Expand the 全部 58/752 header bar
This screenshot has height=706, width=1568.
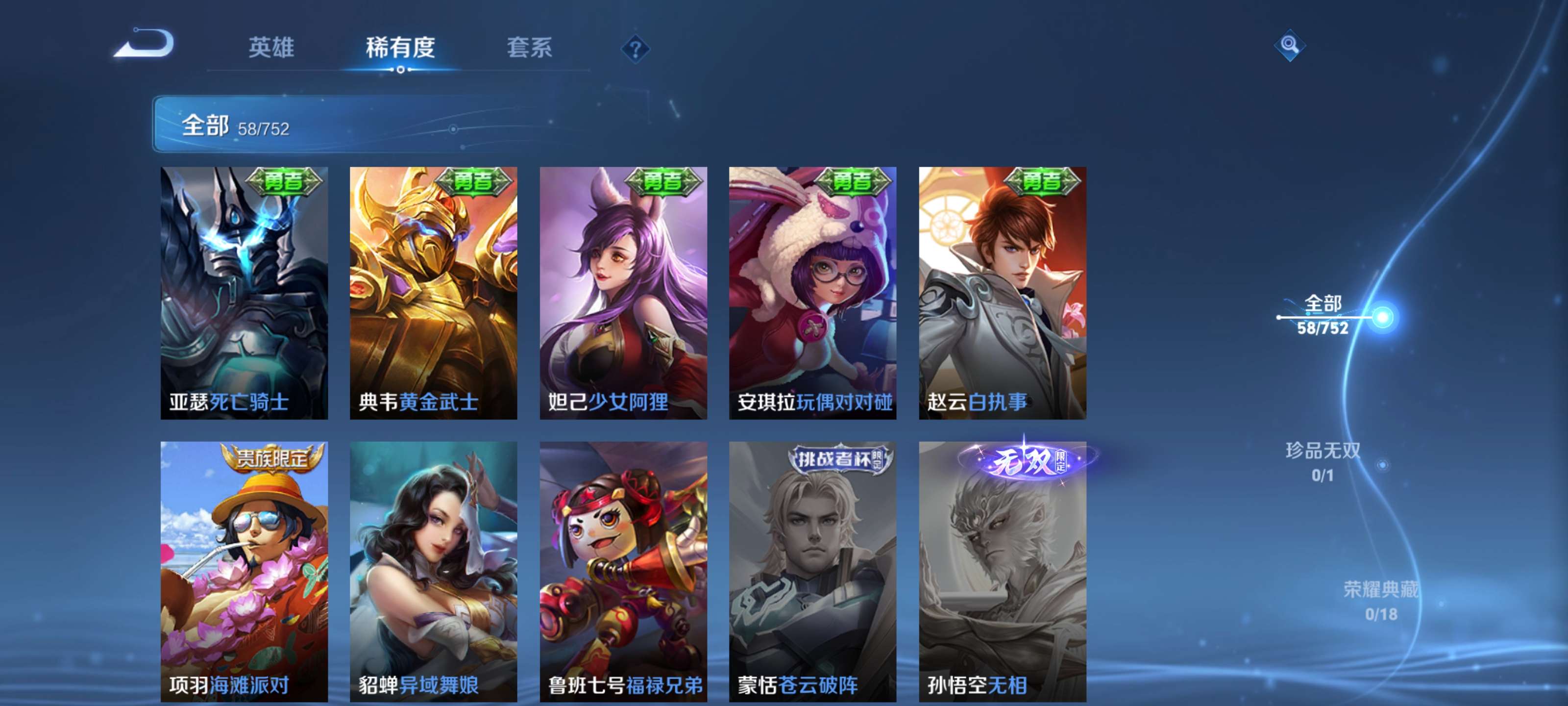click(402, 124)
